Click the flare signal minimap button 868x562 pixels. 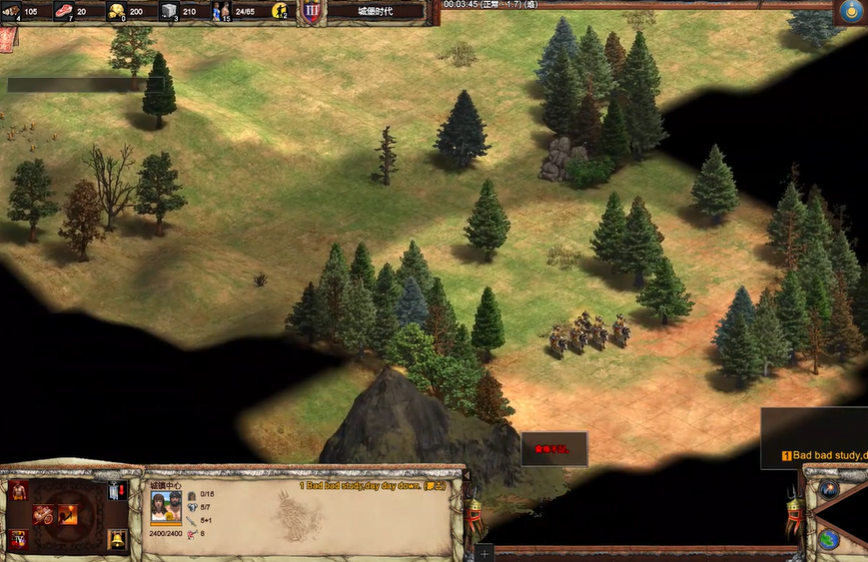click(828, 489)
